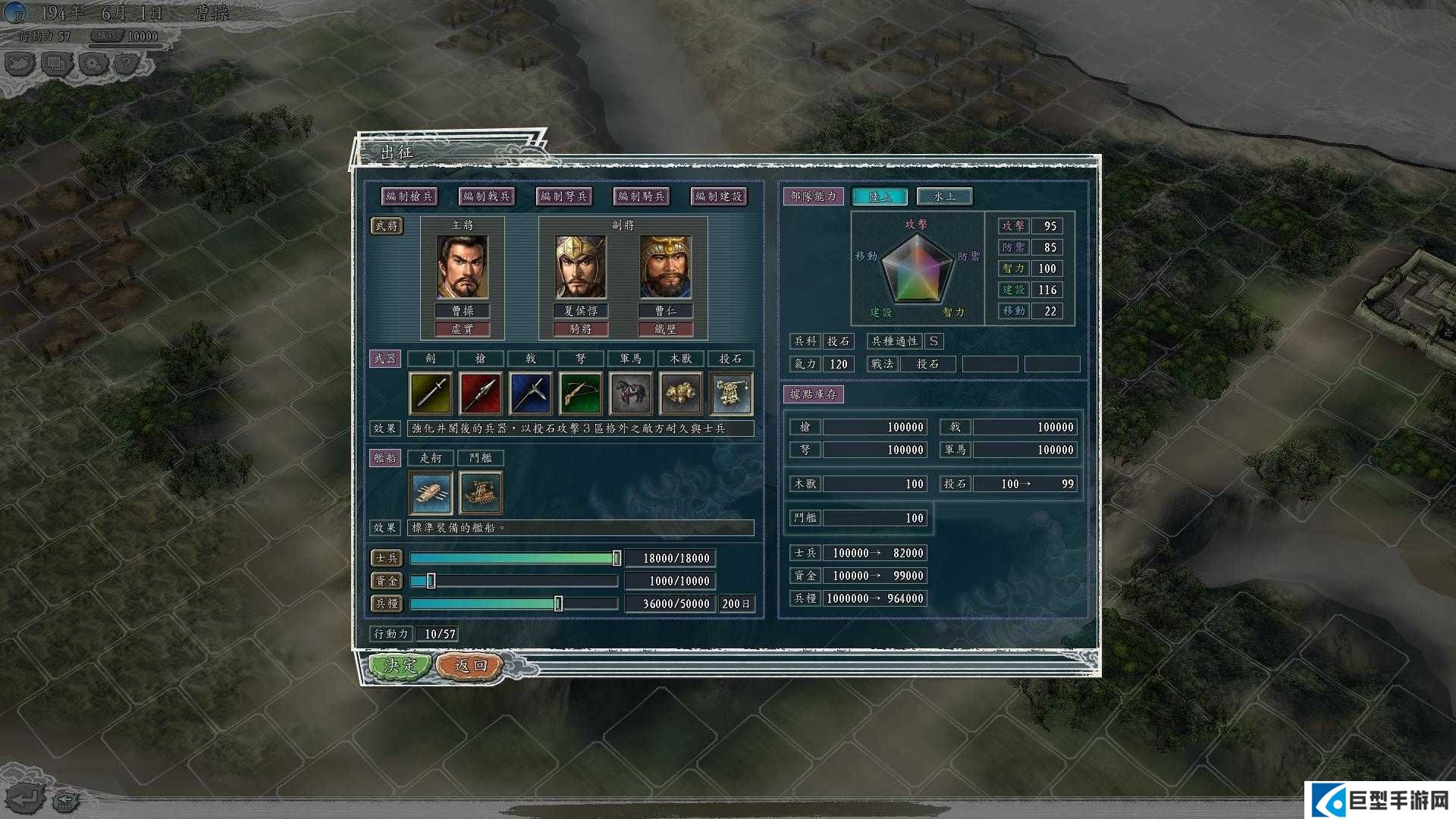Choose the 鬥艦 warship icon
1456x819 pixels.
pos(481,492)
